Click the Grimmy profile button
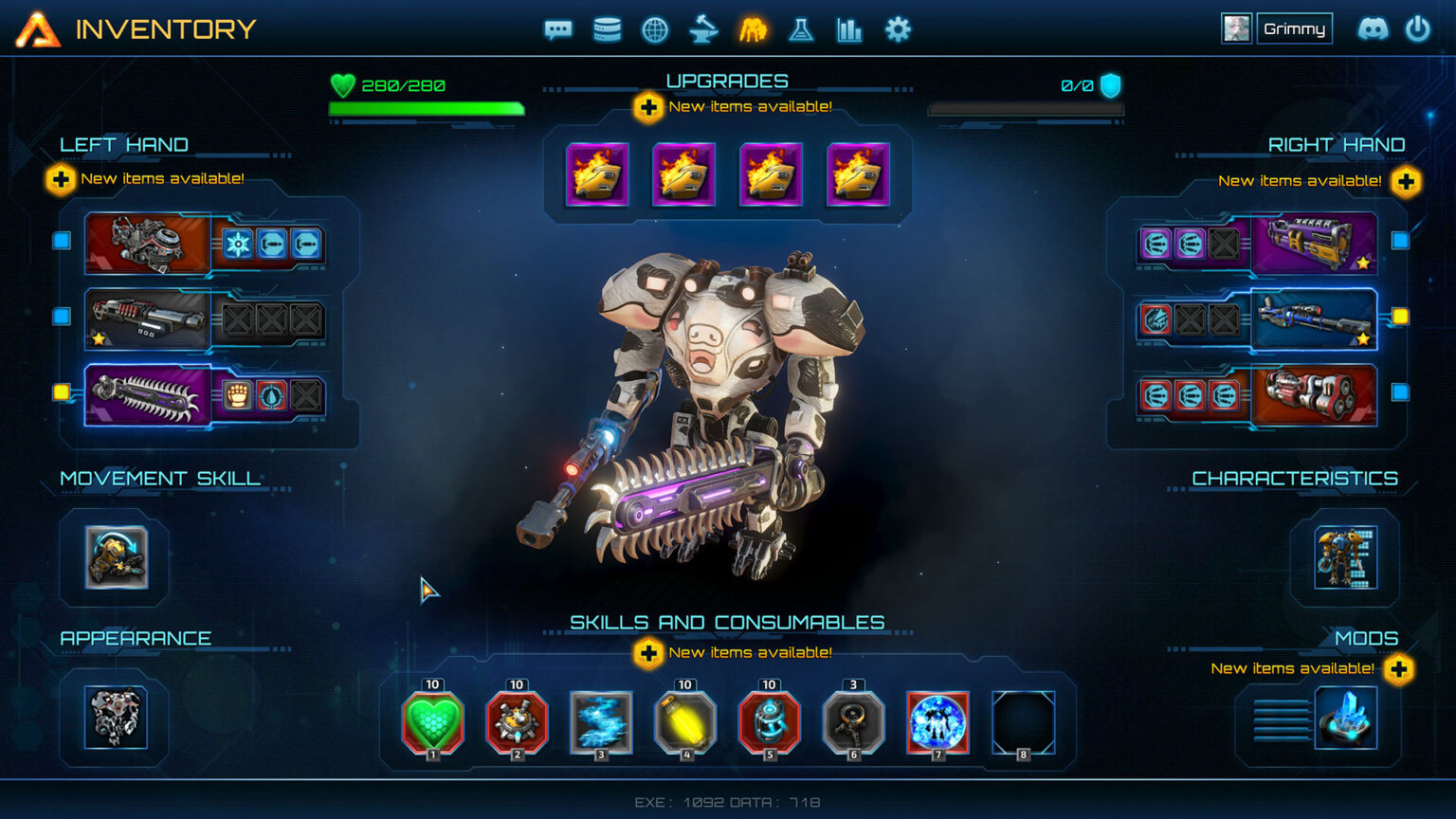 1295,27
